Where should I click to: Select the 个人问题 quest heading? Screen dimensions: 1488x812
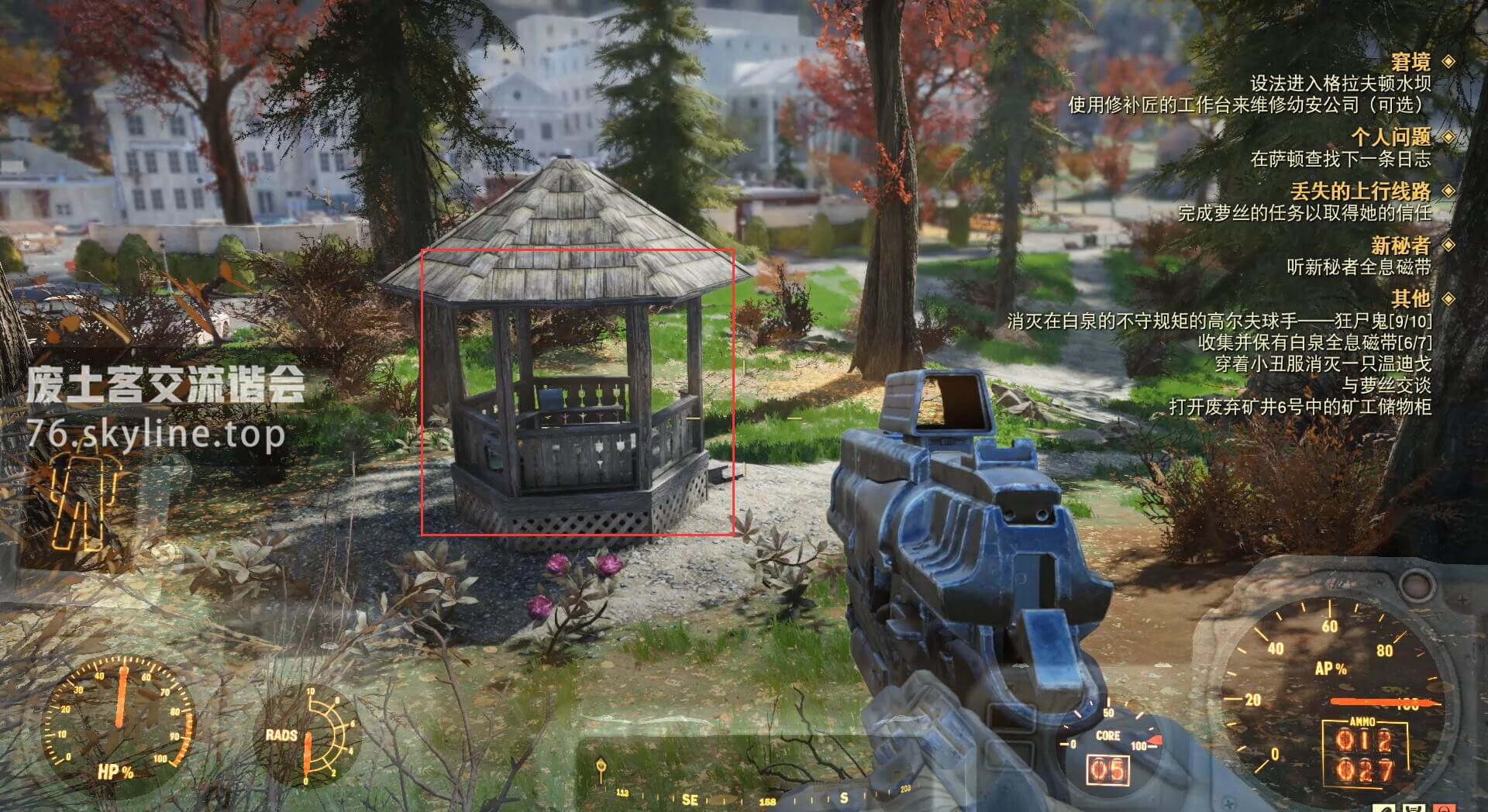1390,137
